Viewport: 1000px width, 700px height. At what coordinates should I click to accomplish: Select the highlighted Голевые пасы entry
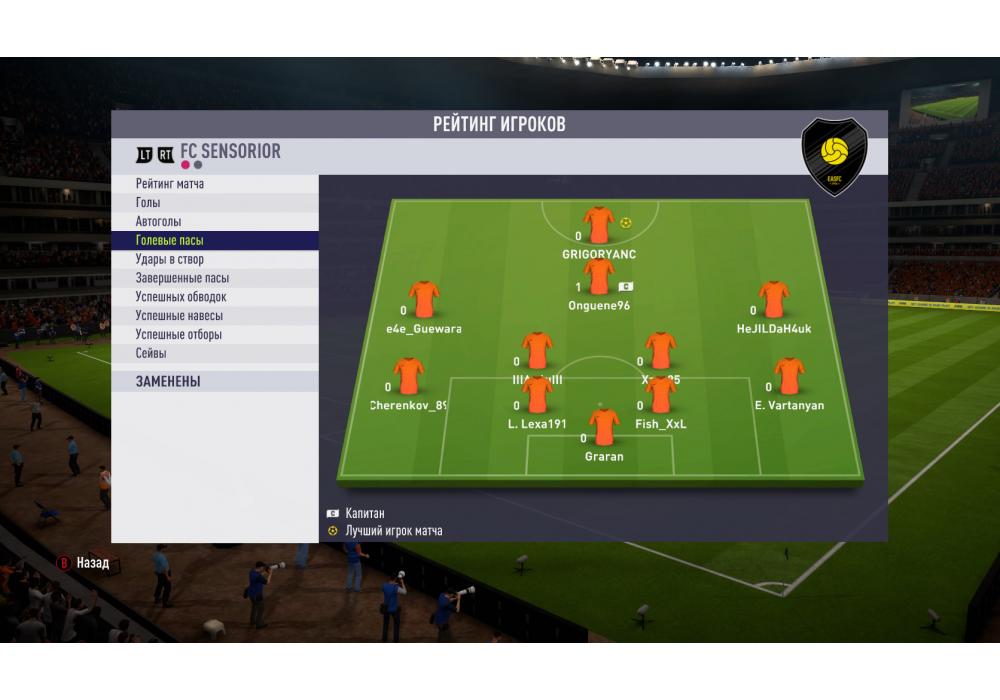point(170,241)
